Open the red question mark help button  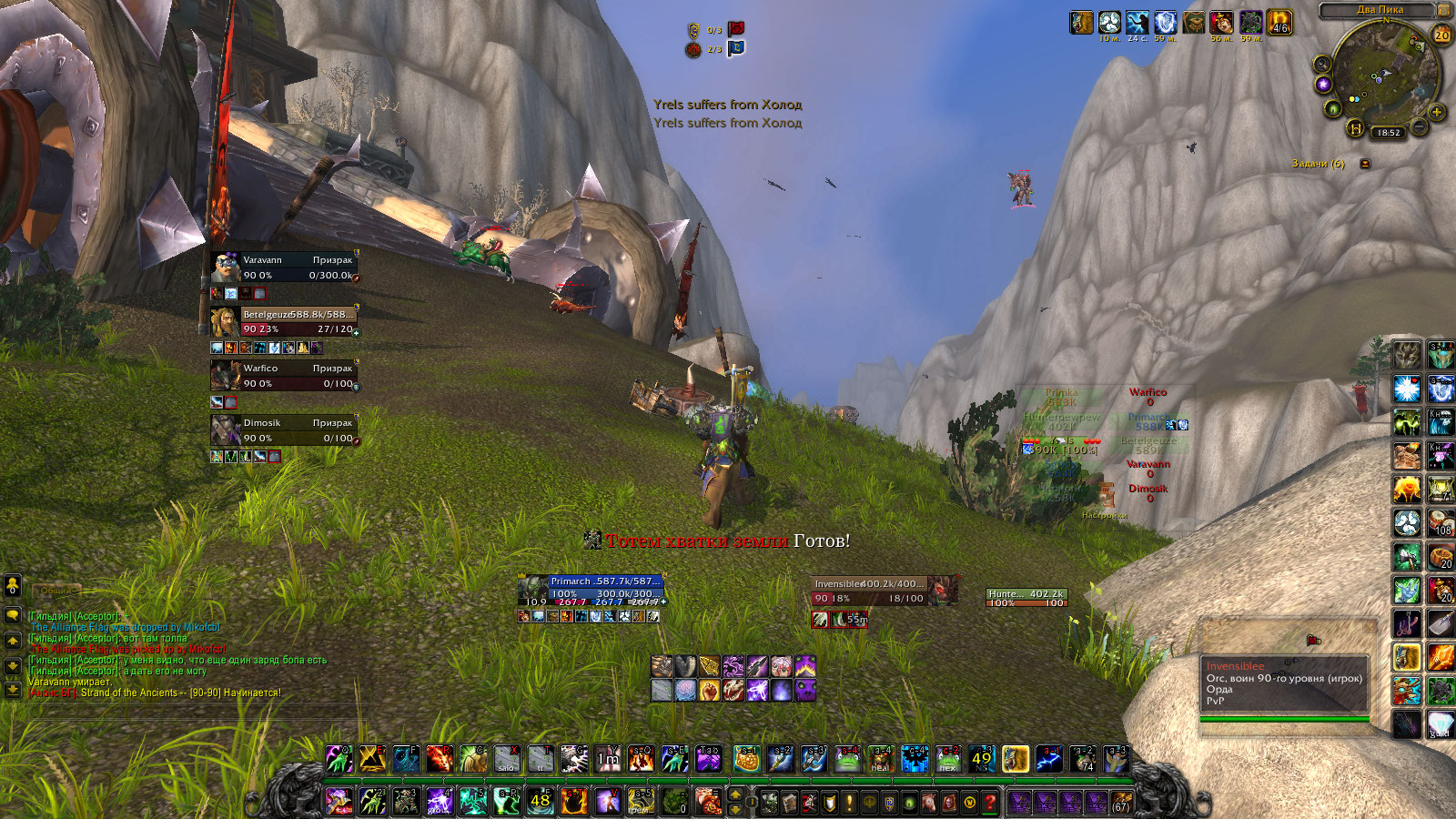click(x=990, y=803)
